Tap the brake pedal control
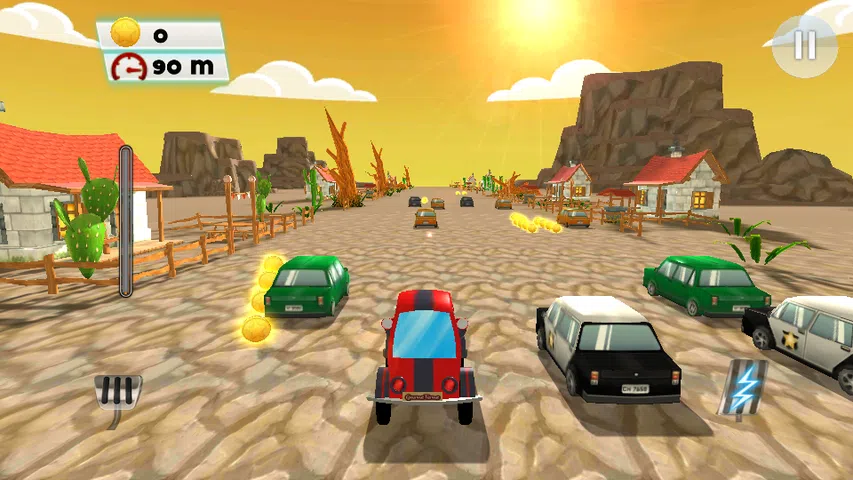Image resolution: width=853 pixels, height=480 pixels. (x=118, y=390)
